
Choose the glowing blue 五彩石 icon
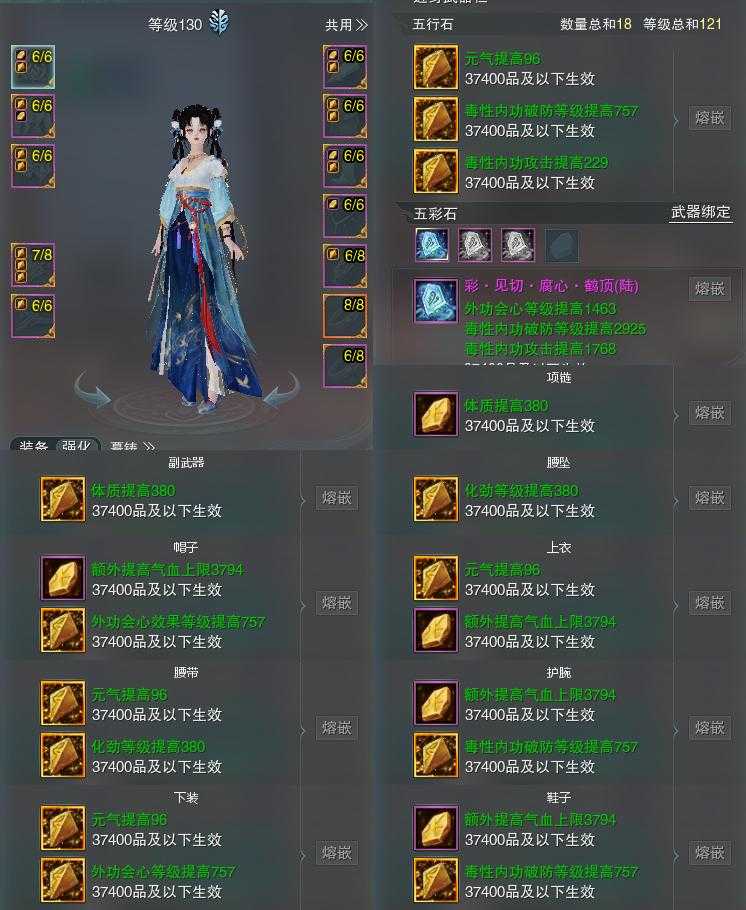pyautogui.click(x=432, y=245)
